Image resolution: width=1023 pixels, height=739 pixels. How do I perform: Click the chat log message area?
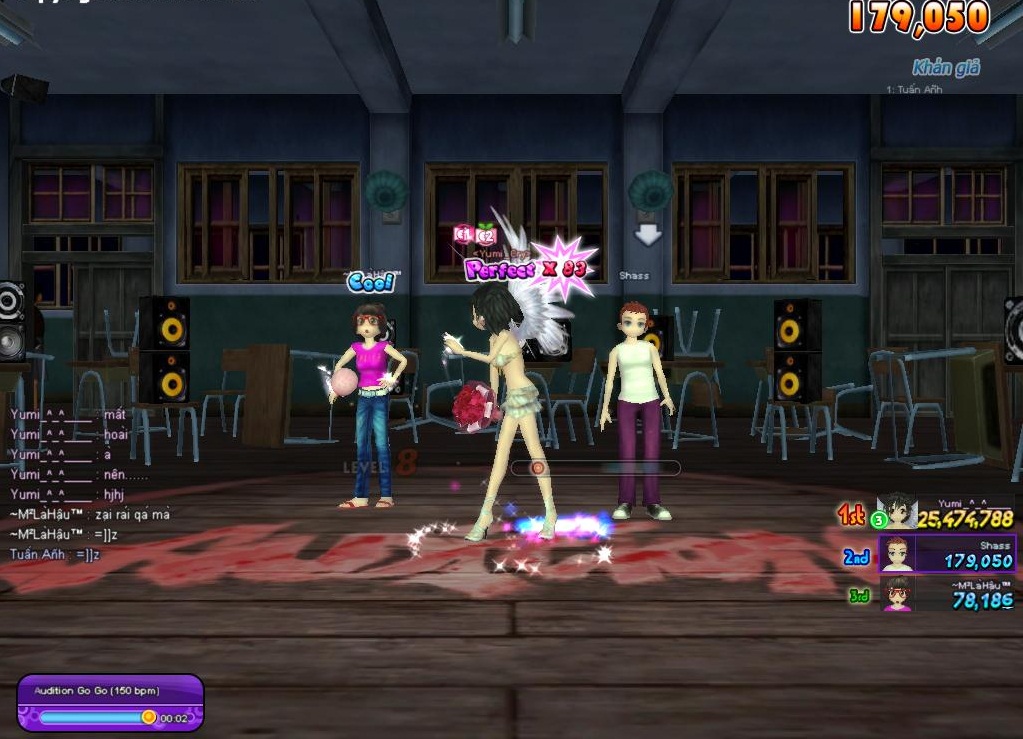[90, 483]
